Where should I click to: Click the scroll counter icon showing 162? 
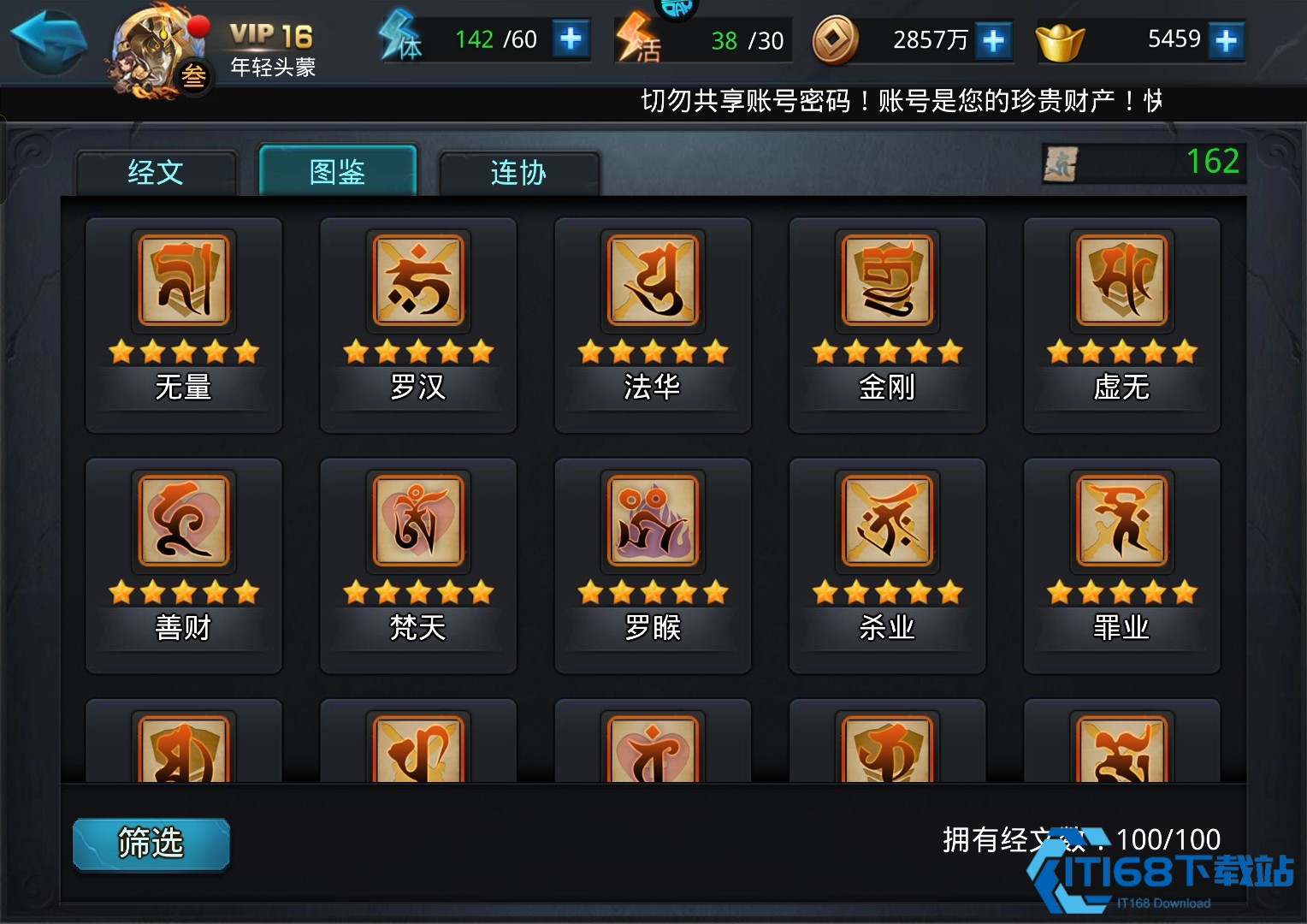[1061, 163]
